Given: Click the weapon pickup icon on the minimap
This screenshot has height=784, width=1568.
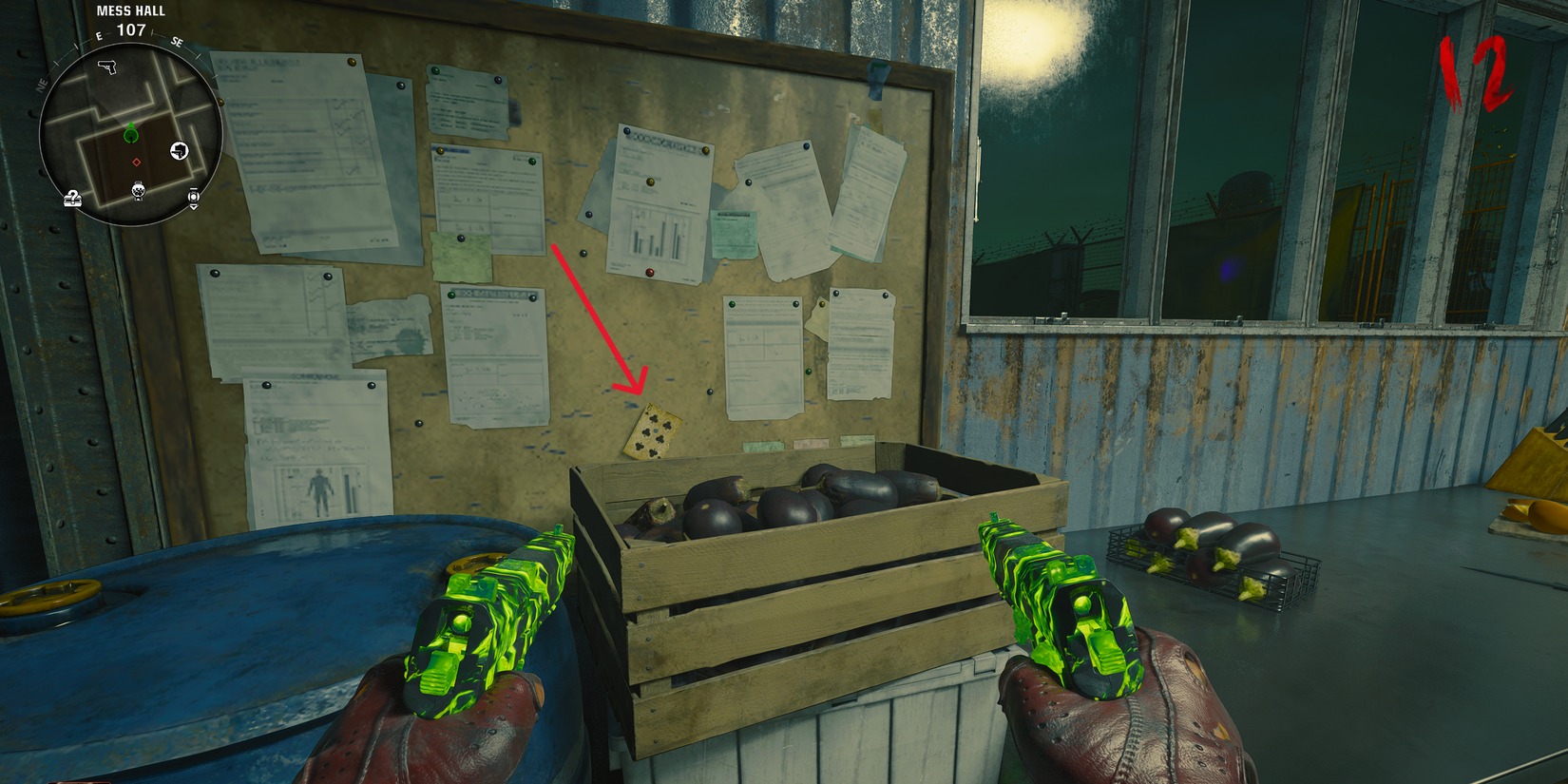Looking at the screenshot, I should (x=178, y=150).
